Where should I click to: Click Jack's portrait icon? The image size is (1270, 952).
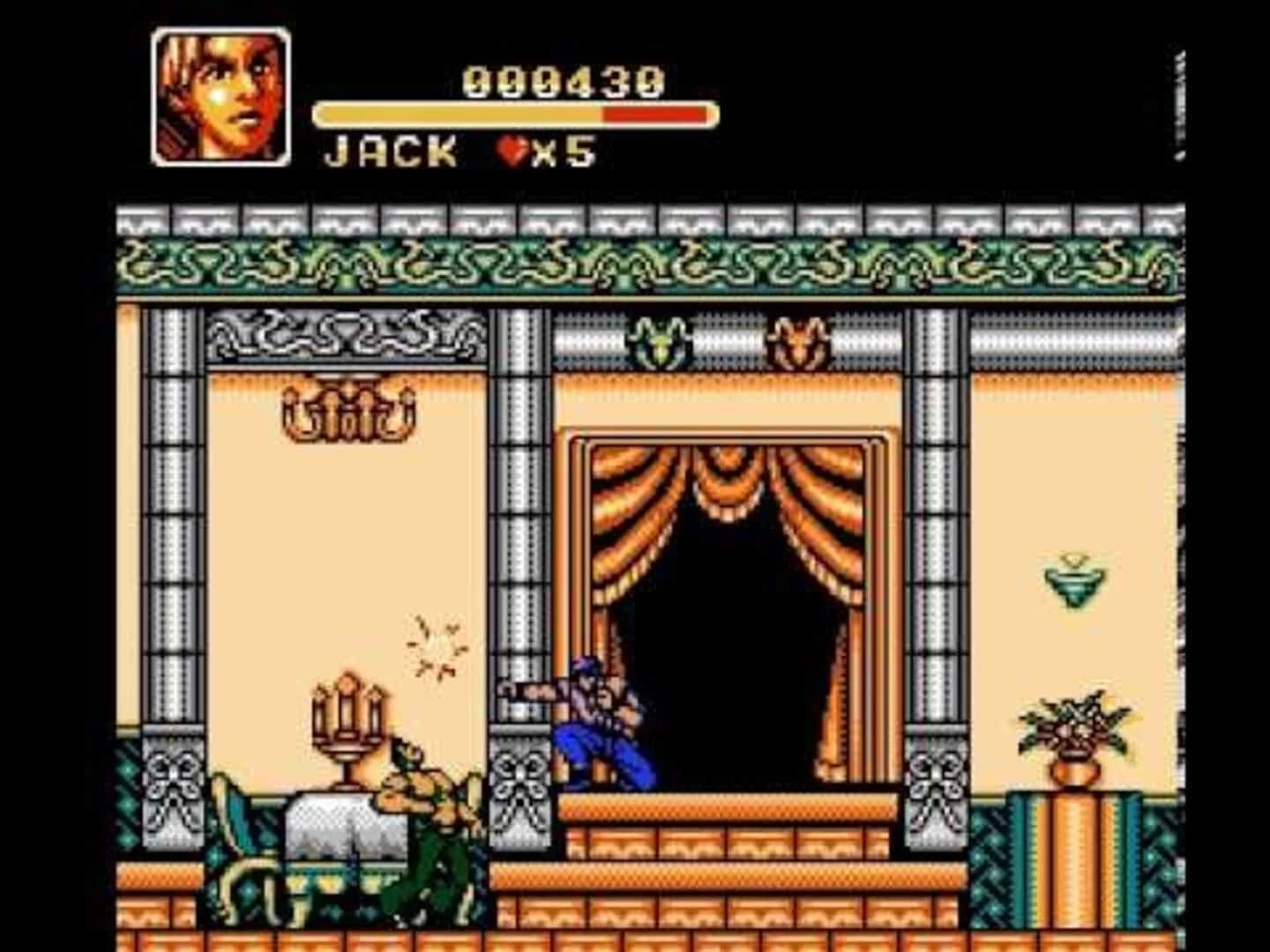tap(220, 93)
